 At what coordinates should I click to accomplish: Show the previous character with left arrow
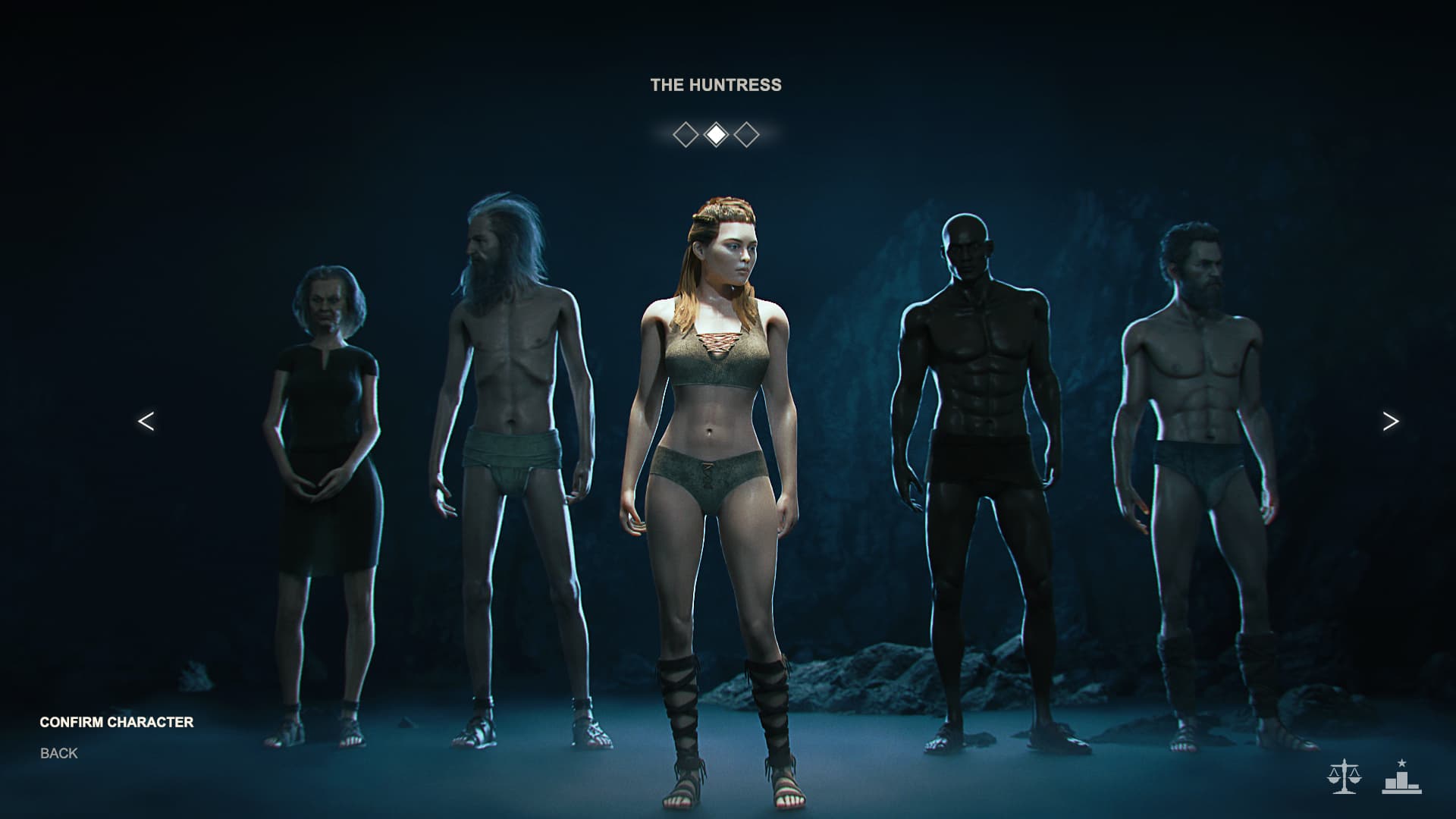tap(146, 422)
